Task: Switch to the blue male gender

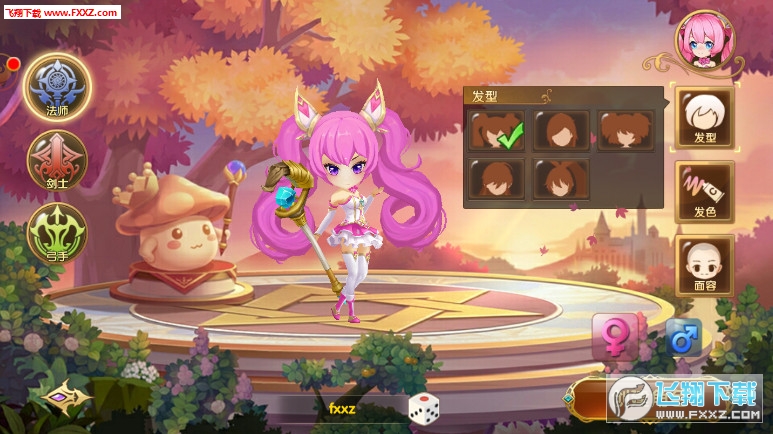Action: [683, 337]
